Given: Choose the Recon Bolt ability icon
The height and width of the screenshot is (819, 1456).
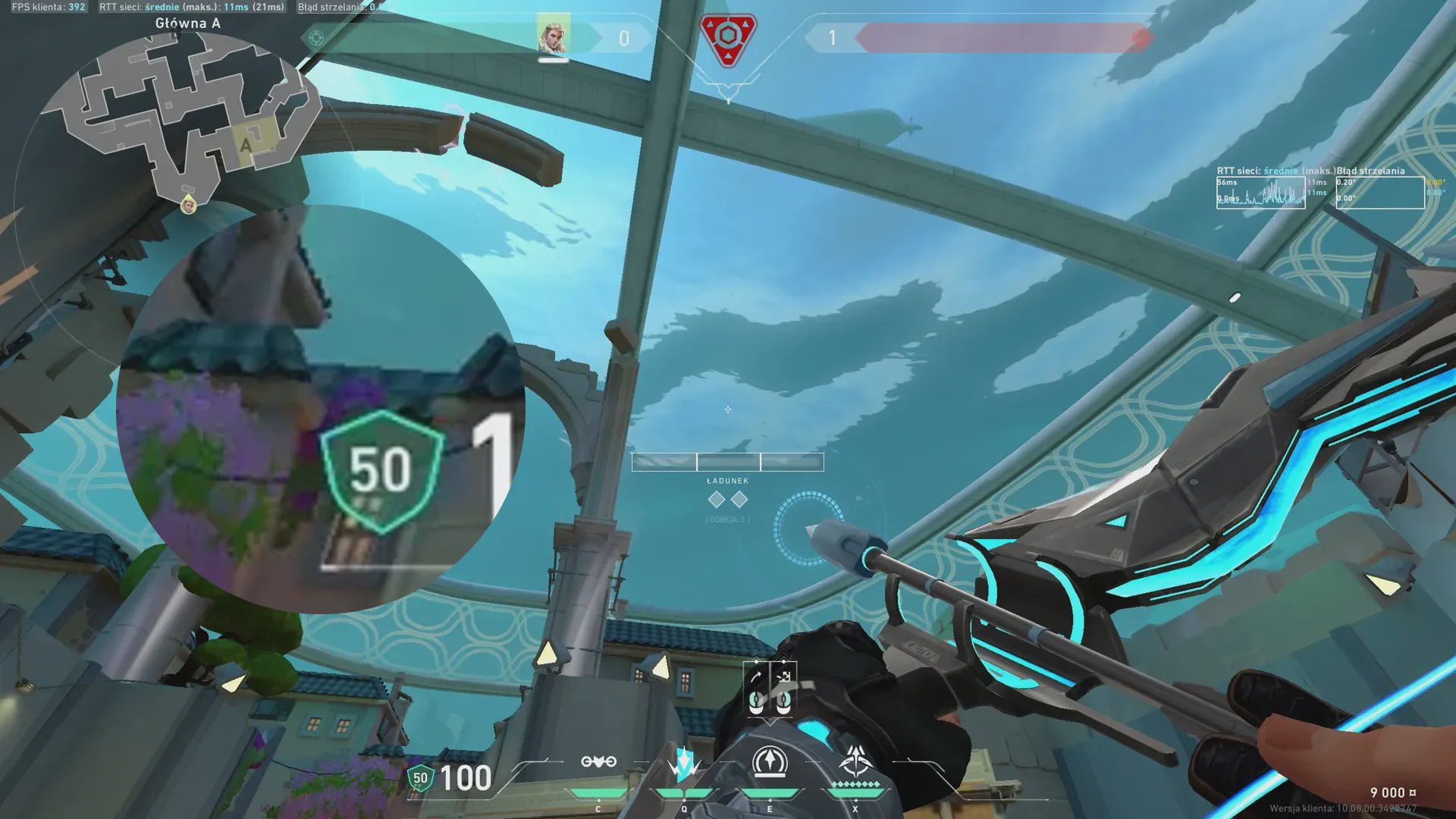Looking at the screenshot, I should (770, 762).
